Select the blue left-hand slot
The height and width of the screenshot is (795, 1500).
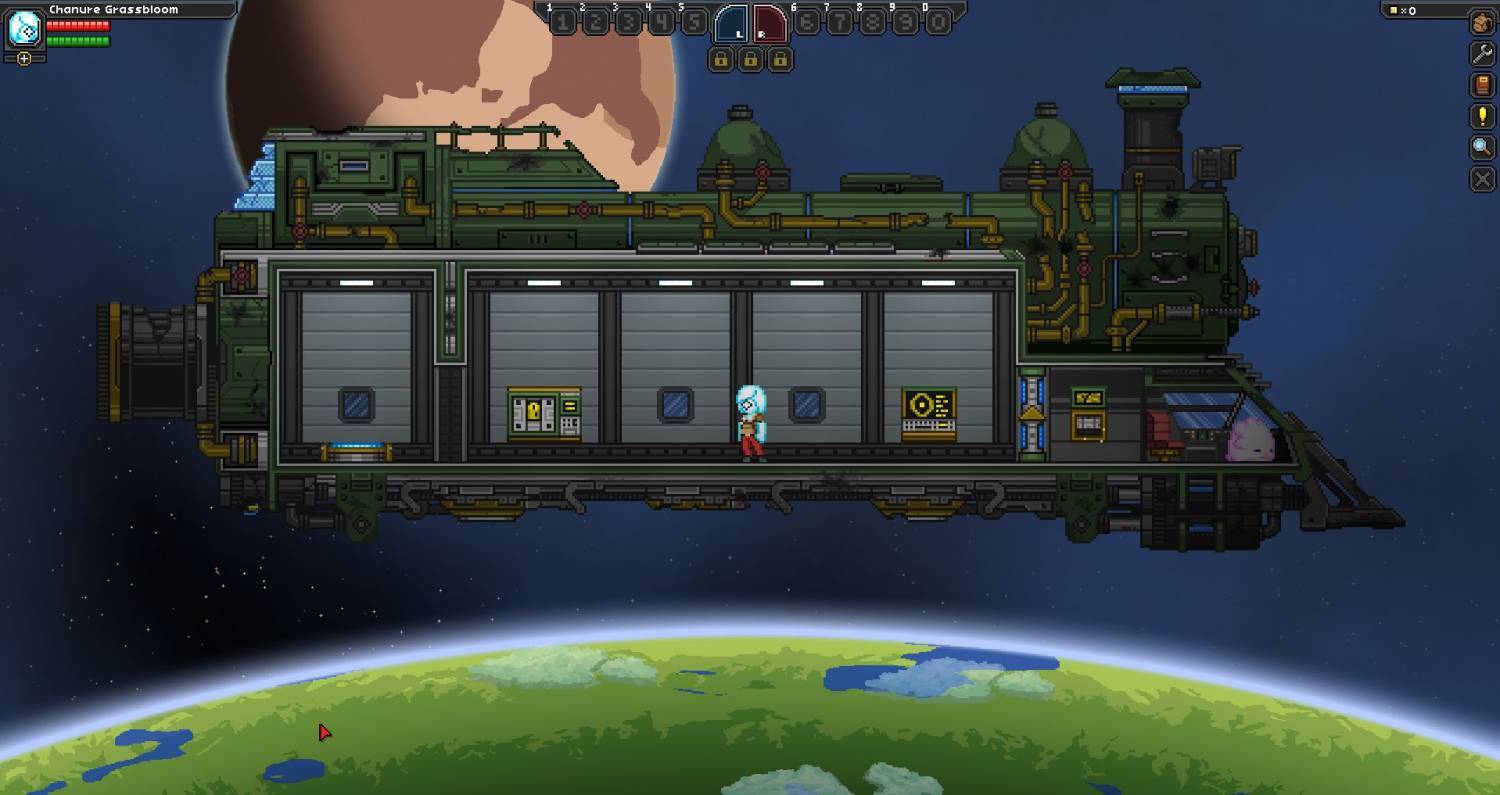coord(730,23)
